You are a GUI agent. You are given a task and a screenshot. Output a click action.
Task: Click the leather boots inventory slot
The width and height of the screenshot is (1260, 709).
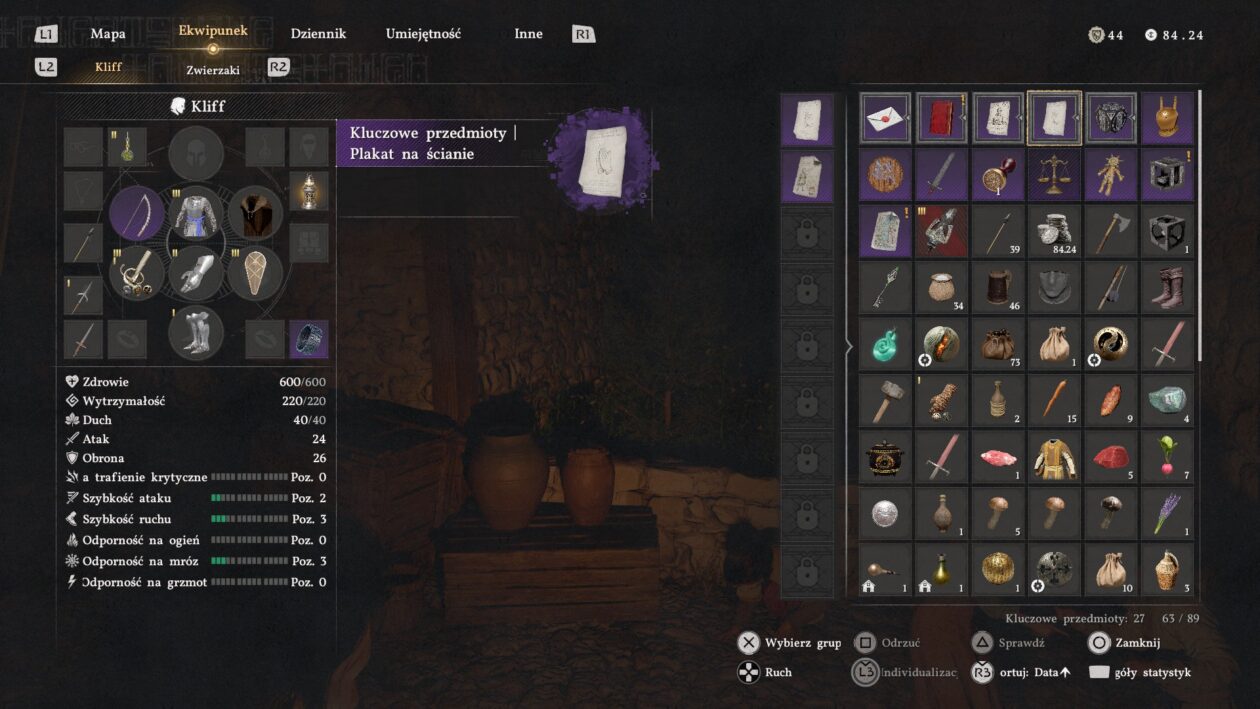[1167, 288]
